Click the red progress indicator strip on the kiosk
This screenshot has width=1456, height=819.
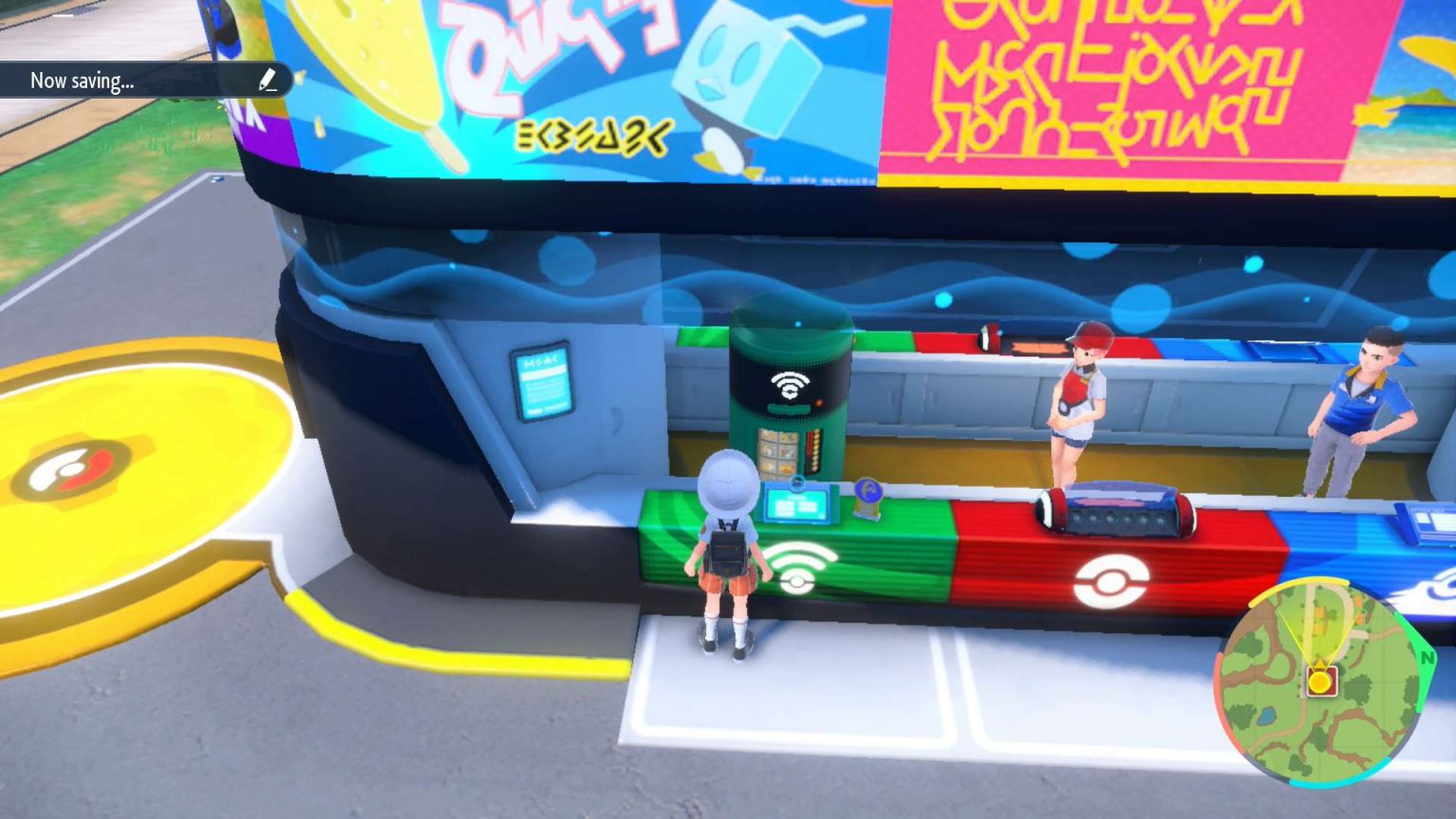coord(811,442)
